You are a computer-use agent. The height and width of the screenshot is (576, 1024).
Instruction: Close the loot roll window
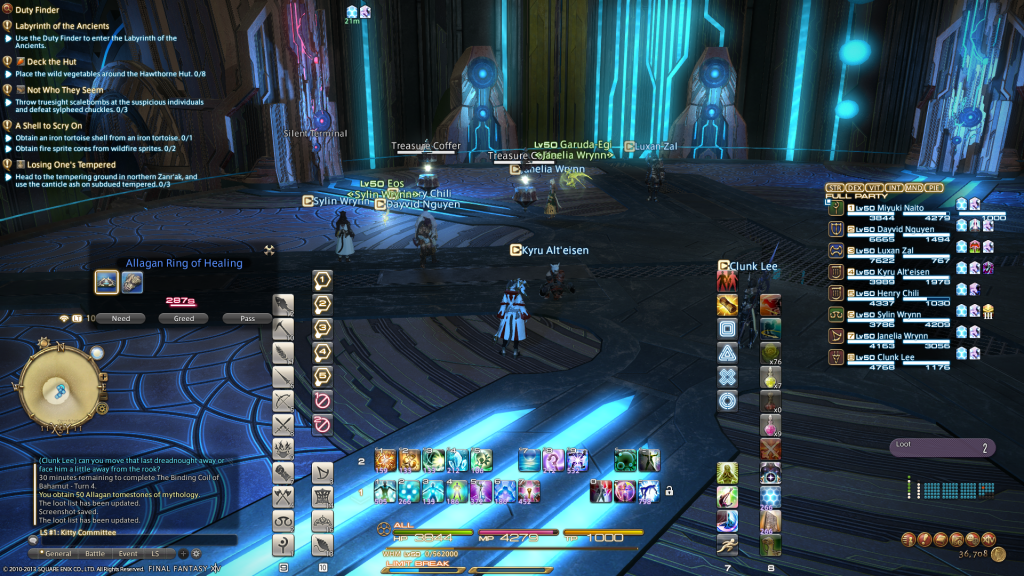[x=269, y=250]
